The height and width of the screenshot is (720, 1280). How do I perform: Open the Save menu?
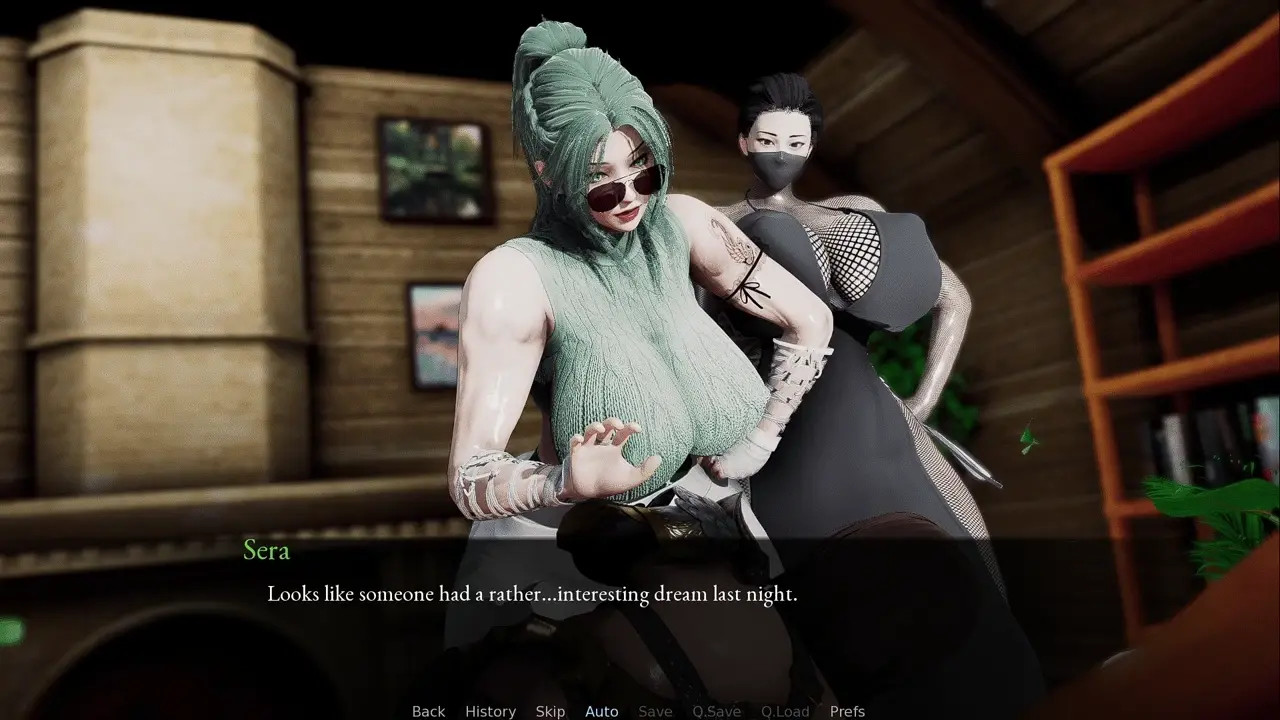(x=655, y=711)
